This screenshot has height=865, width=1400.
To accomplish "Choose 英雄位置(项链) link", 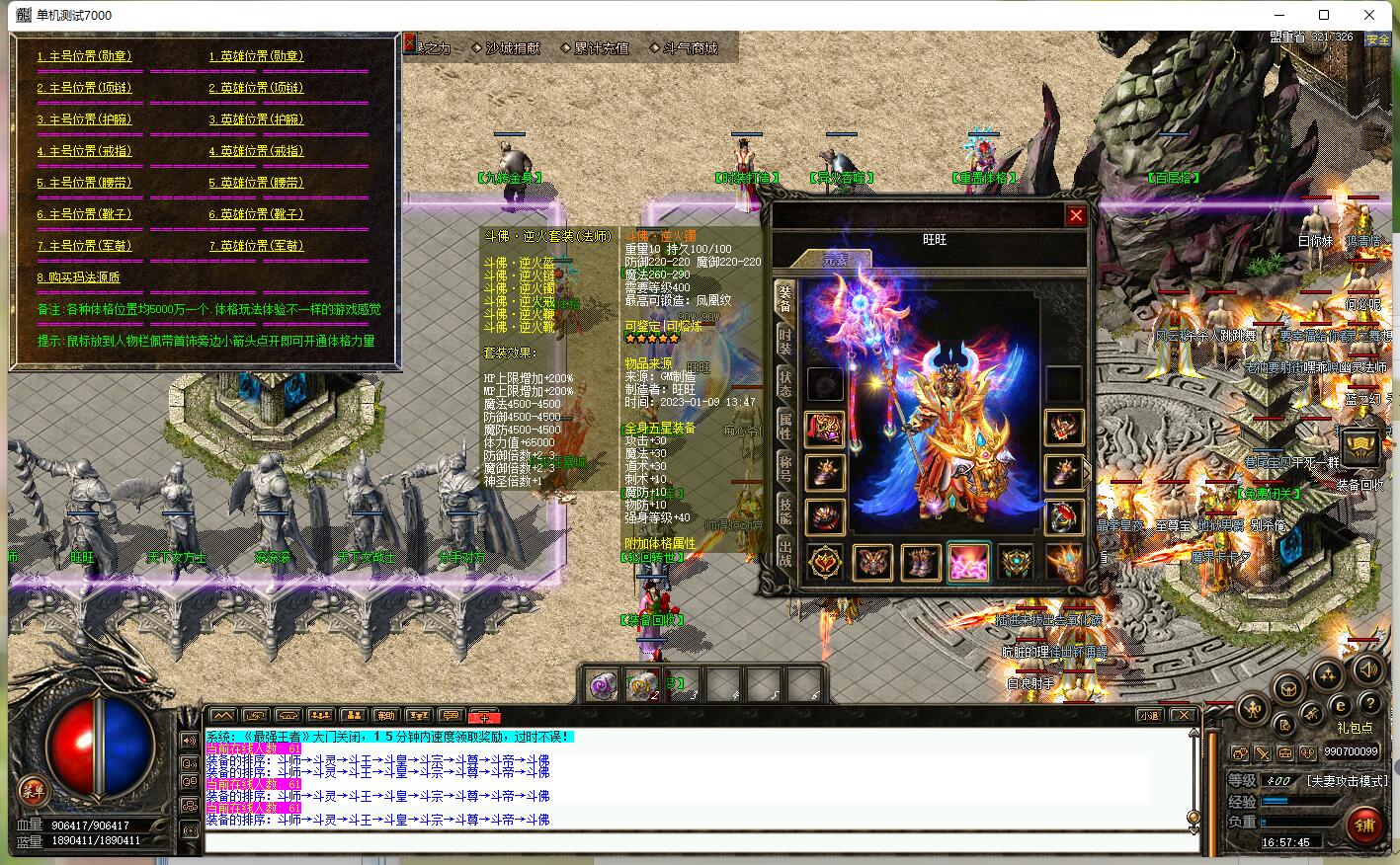I will 256,89.
